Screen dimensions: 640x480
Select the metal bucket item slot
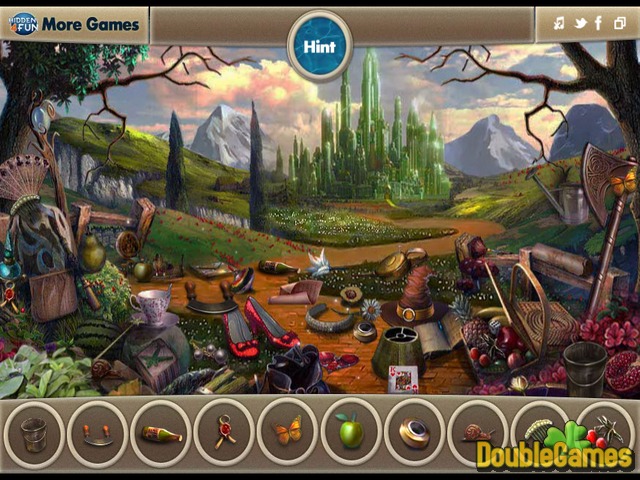[34, 433]
